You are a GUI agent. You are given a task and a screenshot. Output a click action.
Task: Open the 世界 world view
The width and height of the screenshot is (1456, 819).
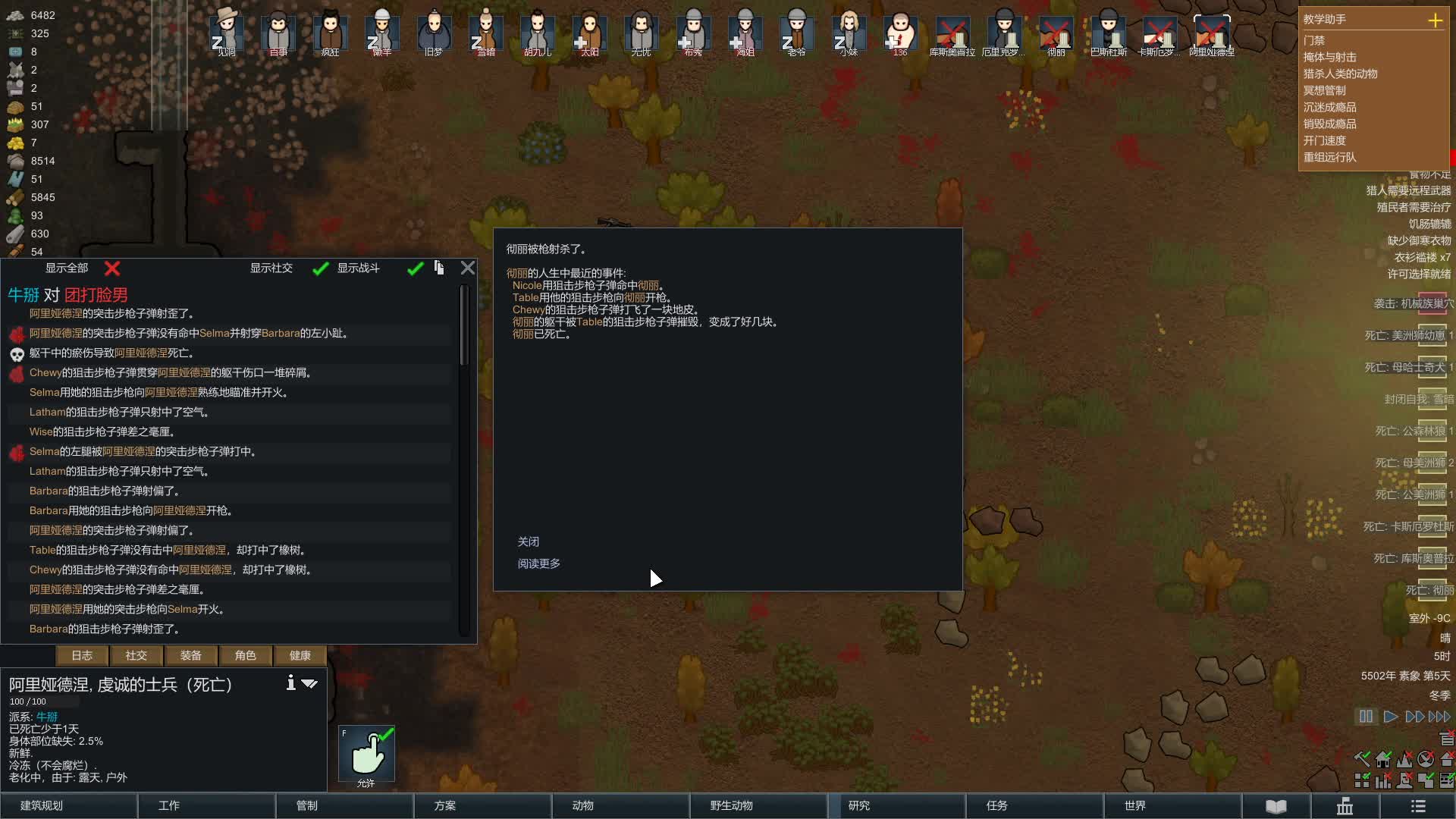1172,805
